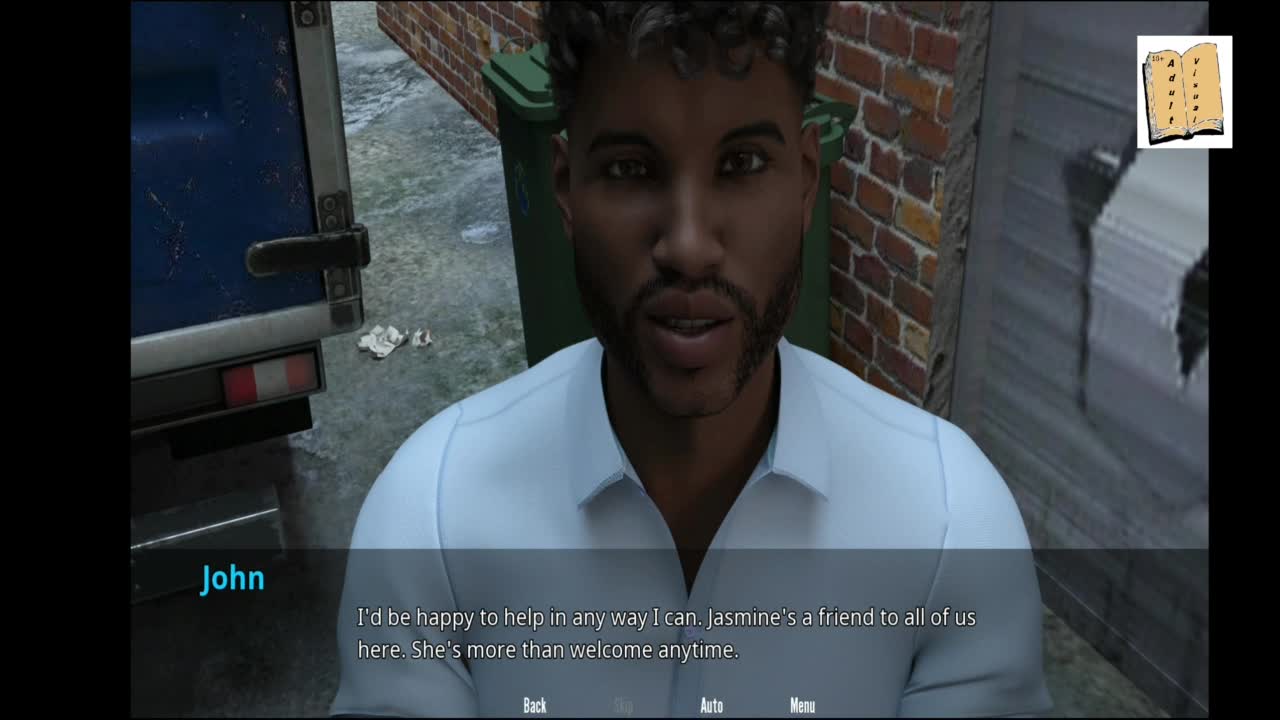Click the Skip dialogue button

click(x=623, y=706)
